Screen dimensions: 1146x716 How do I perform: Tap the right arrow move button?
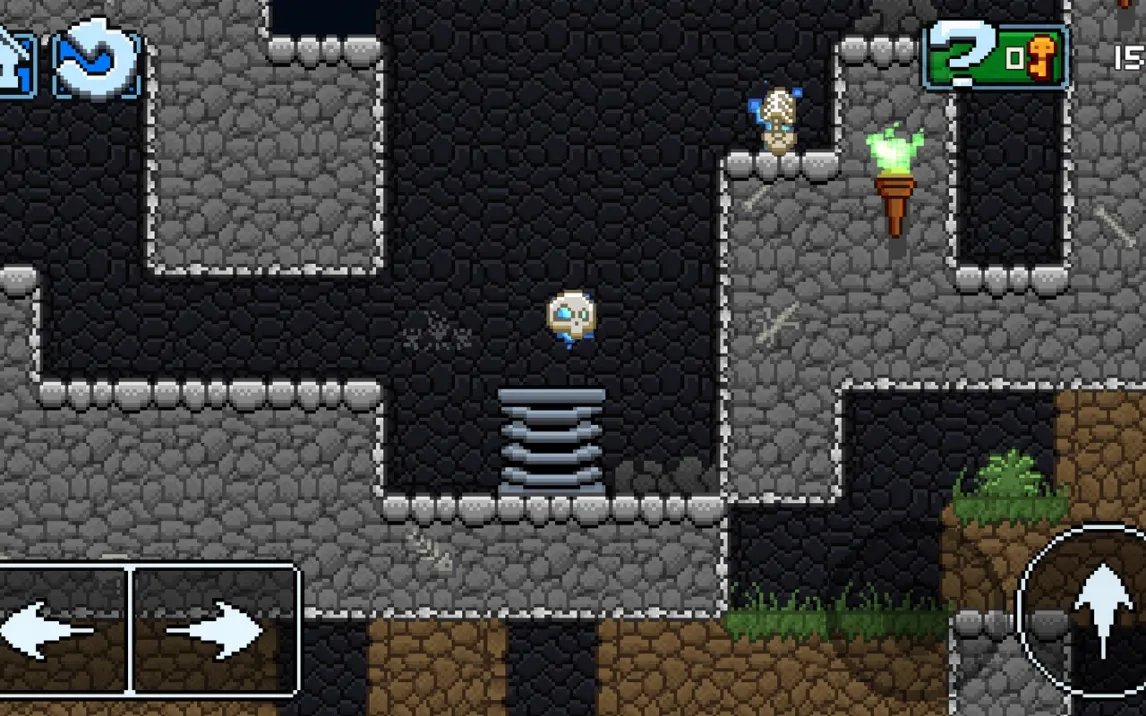215,630
